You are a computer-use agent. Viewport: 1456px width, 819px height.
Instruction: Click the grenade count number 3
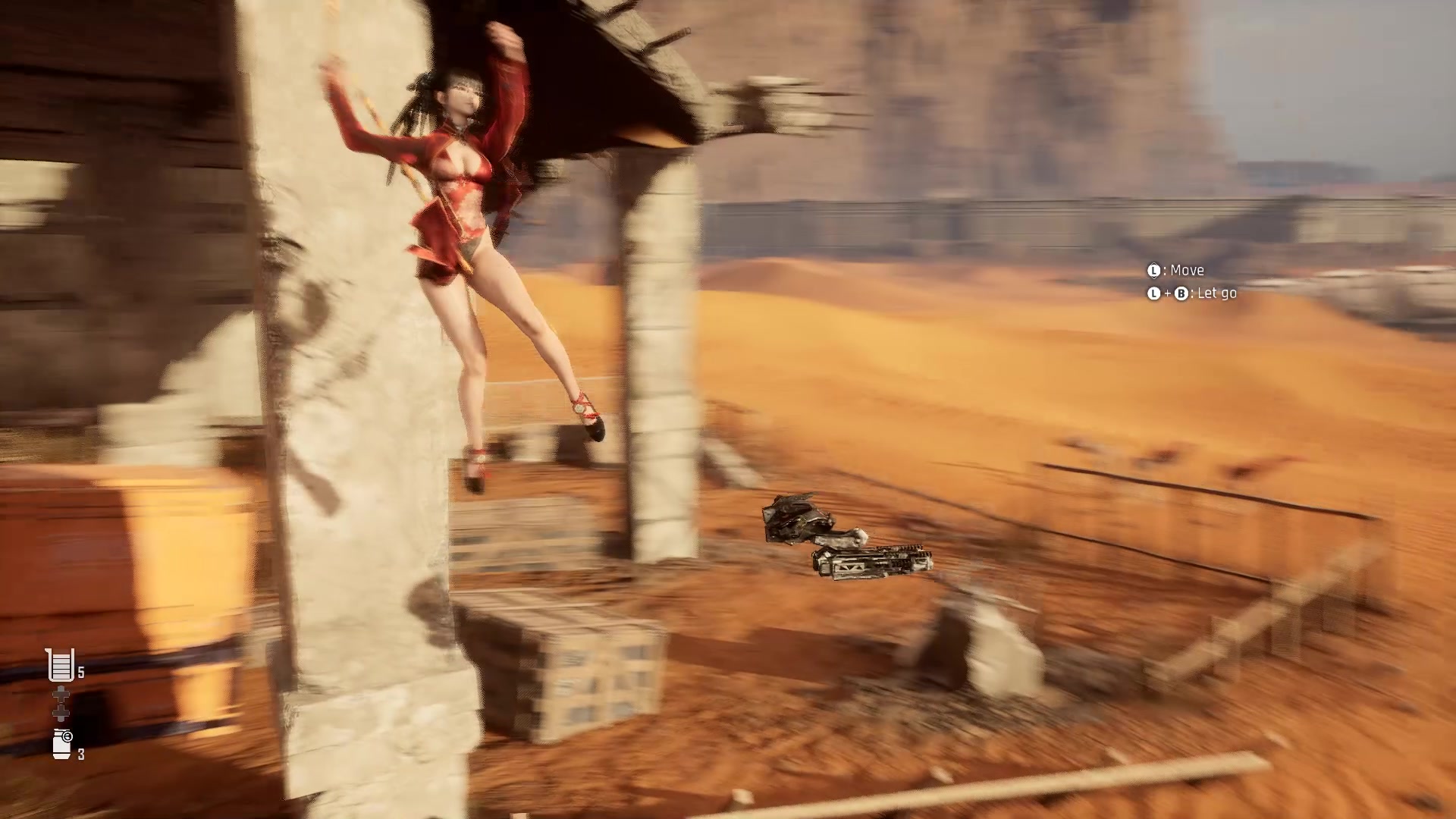click(82, 754)
